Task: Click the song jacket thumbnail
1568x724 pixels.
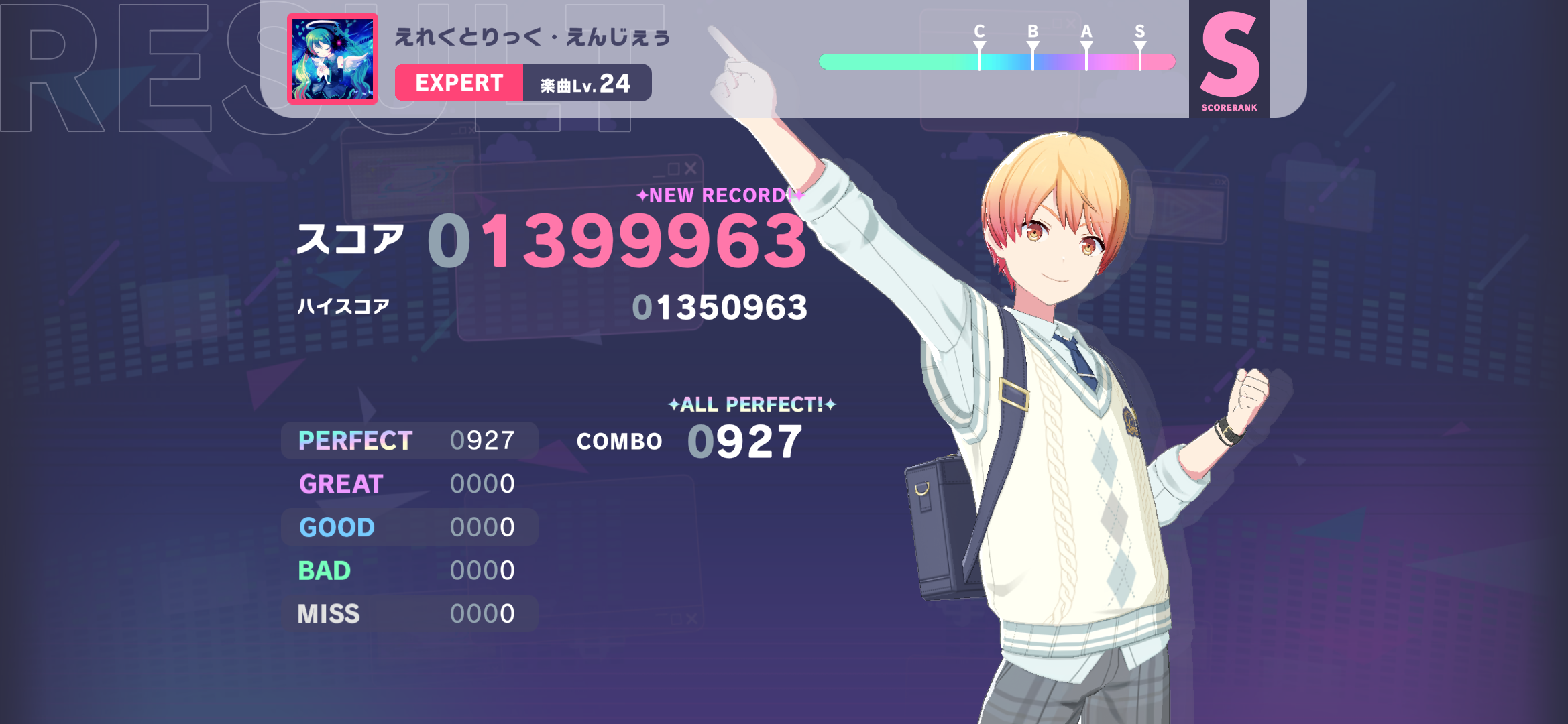Action: (x=333, y=59)
